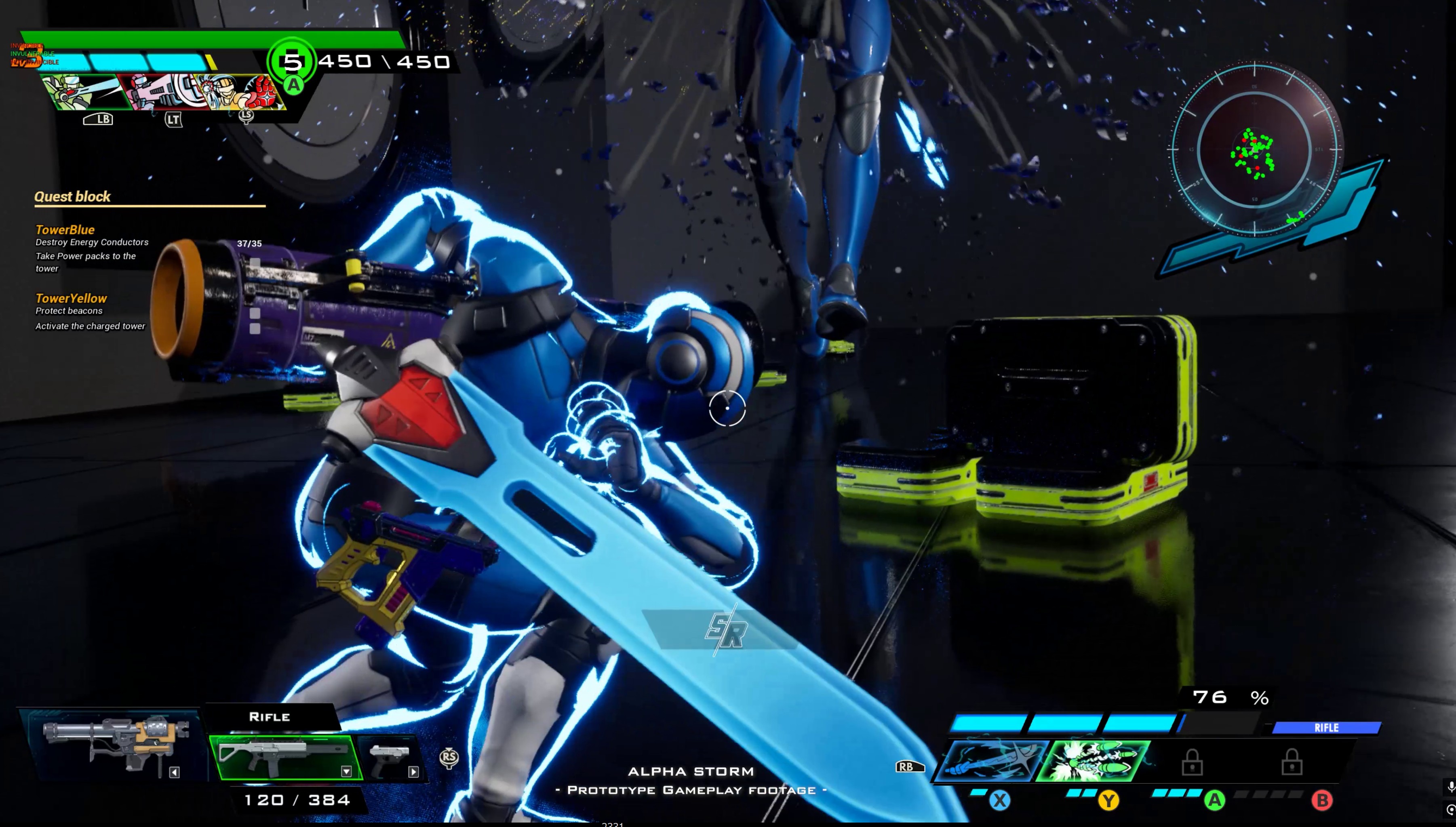Click the Quest block header
Screen dimensions: 1456x827
(x=72, y=196)
